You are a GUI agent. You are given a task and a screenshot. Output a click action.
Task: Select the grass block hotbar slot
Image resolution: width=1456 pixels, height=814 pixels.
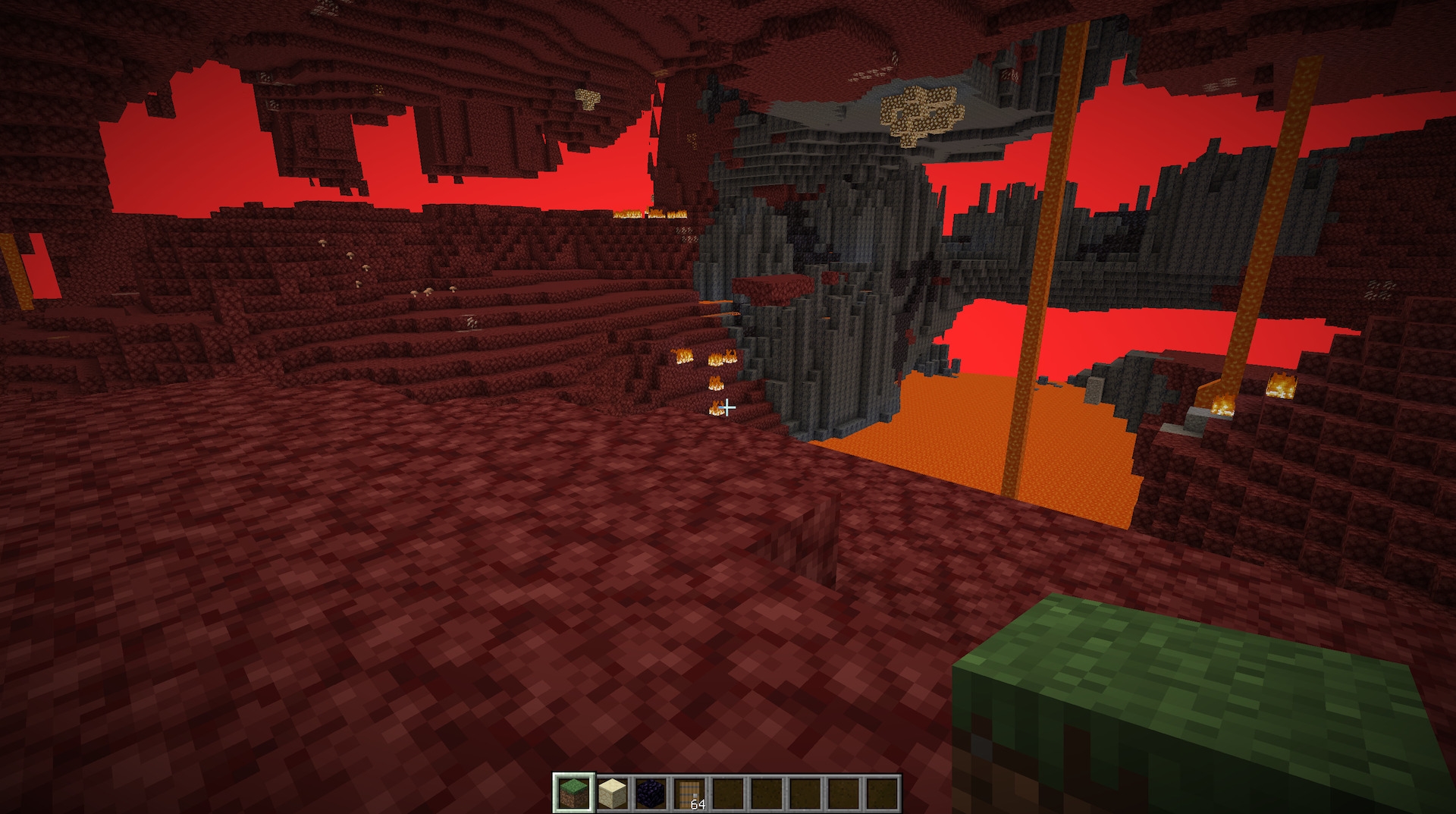(x=573, y=794)
